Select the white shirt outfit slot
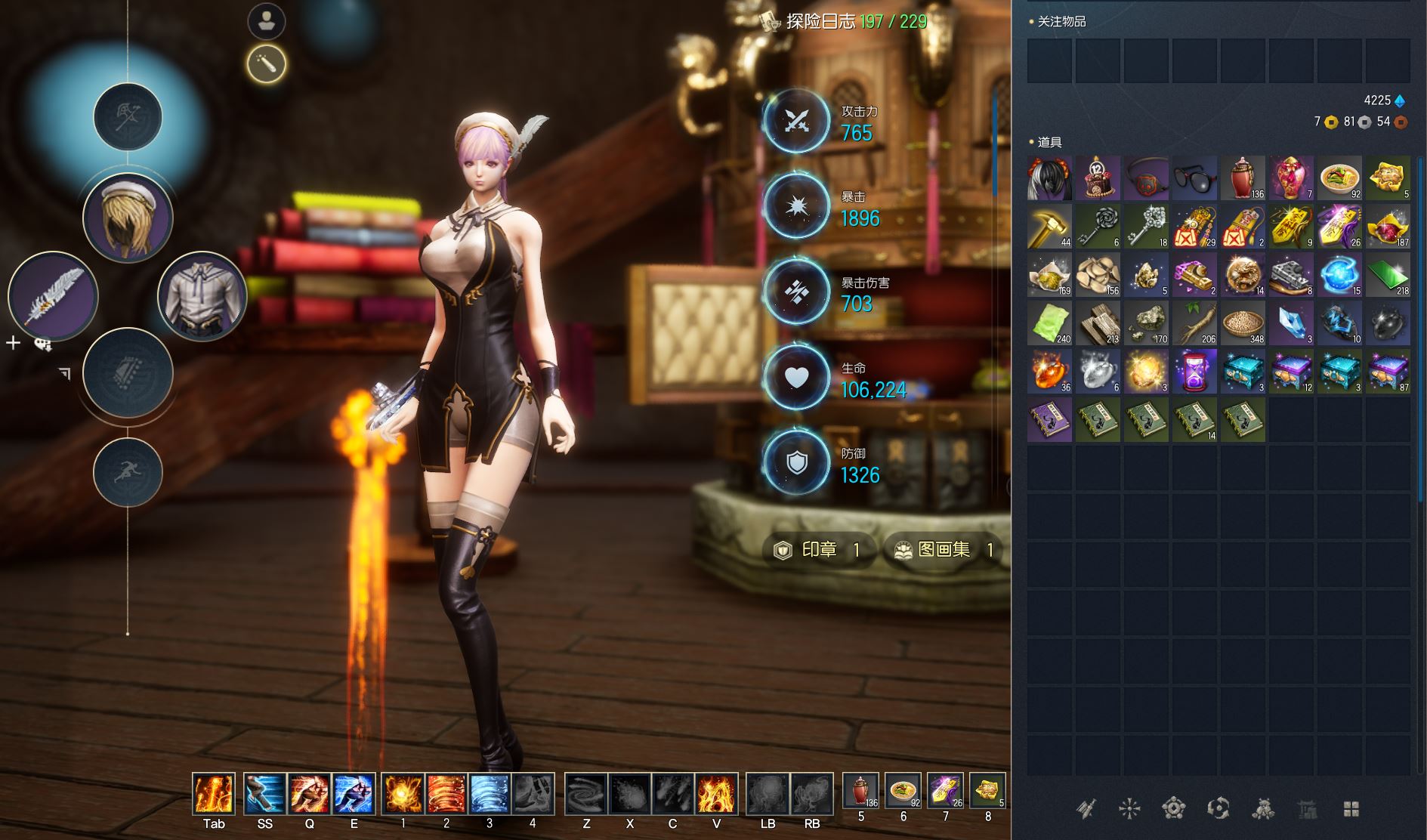The height and width of the screenshot is (840, 1427). (x=202, y=296)
